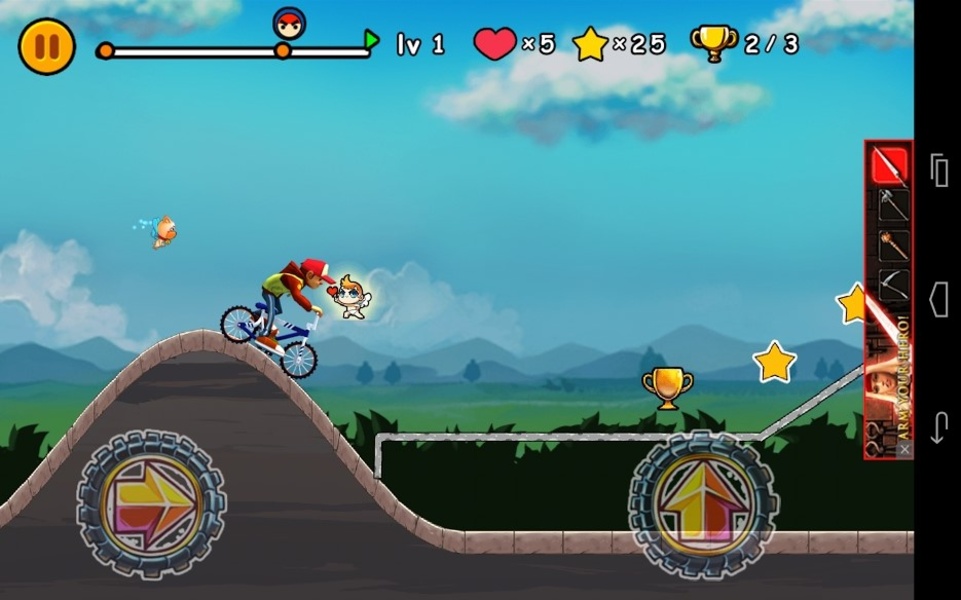
Task: Tap the Android home navigation button
Action: tap(938, 299)
